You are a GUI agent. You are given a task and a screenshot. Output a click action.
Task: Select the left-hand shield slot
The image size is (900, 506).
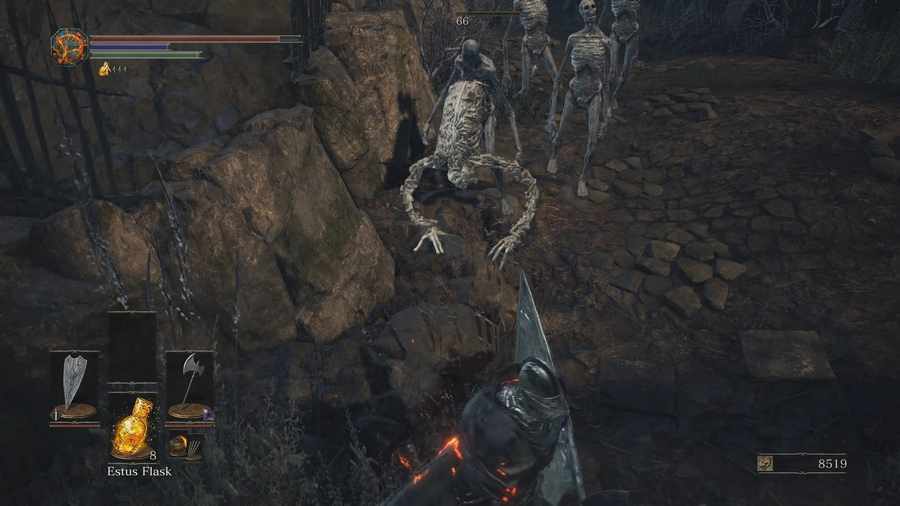pos(75,385)
